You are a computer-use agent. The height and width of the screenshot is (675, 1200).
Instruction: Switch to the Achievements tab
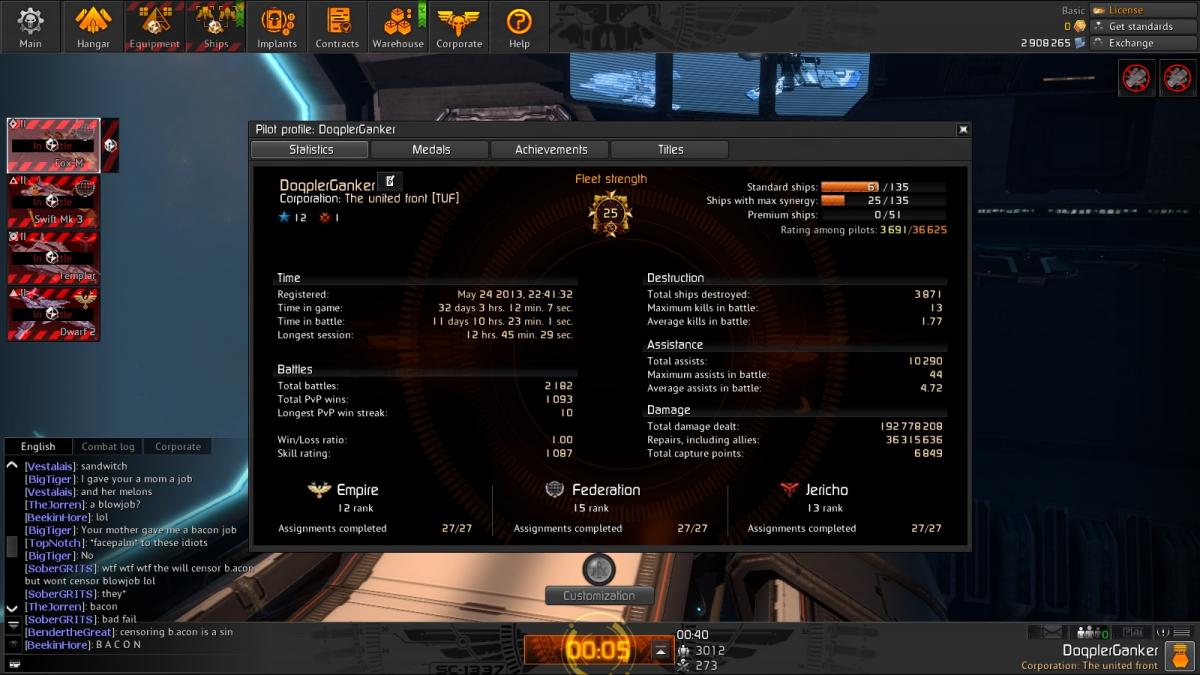click(x=551, y=150)
